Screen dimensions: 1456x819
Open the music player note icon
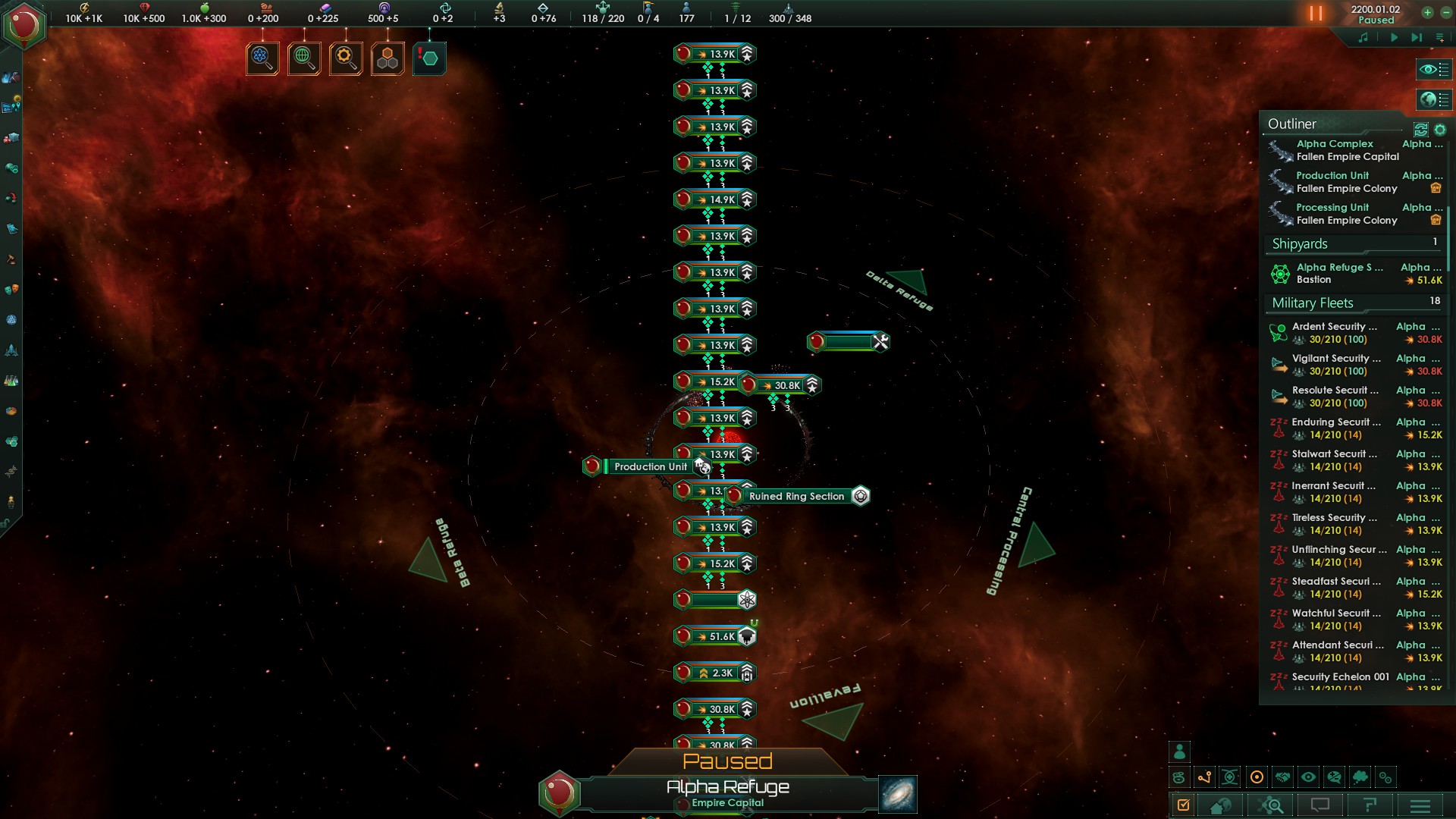click(x=1363, y=37)
